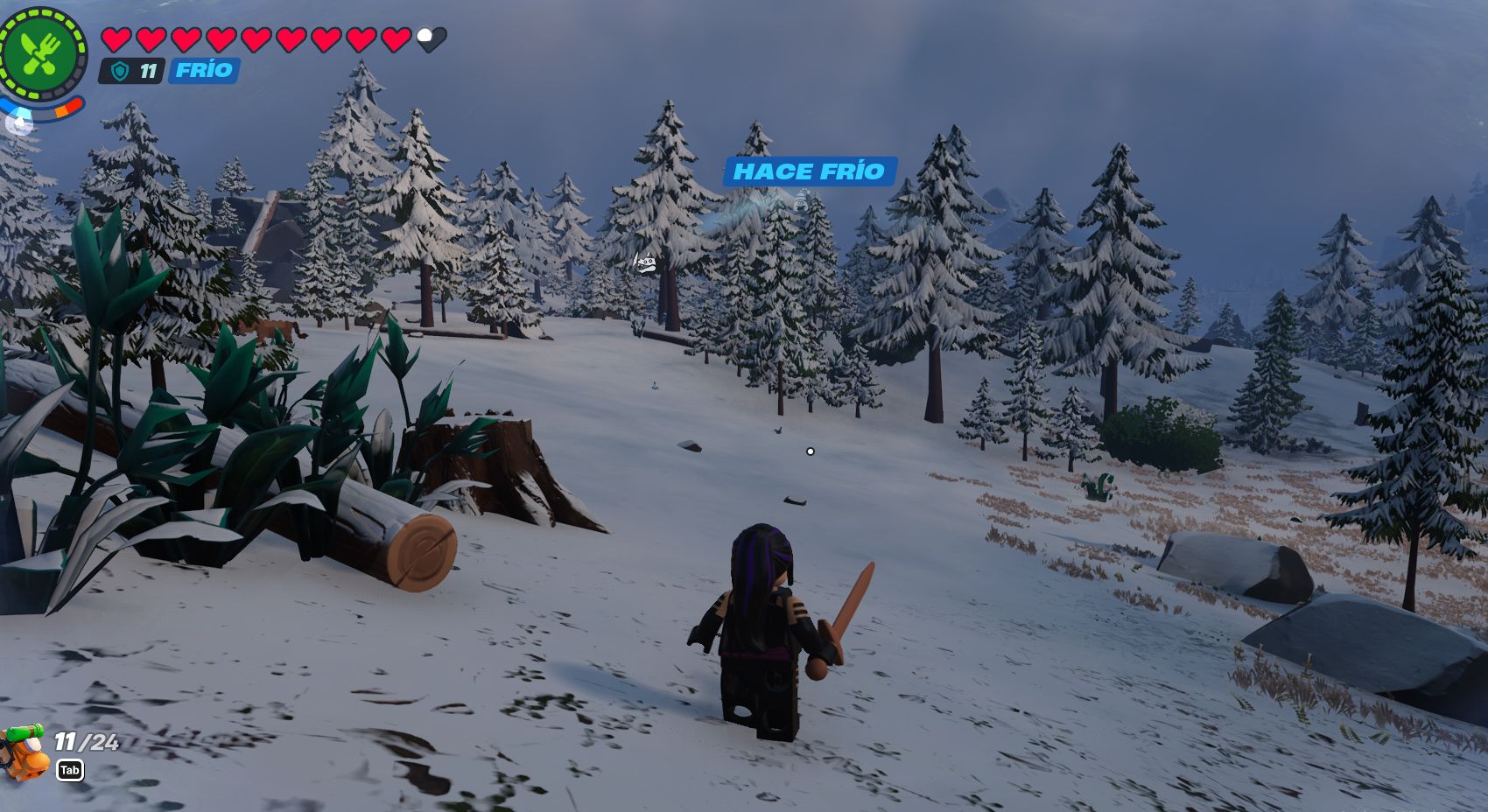Click the teal shield armor icon

point(119,71)
